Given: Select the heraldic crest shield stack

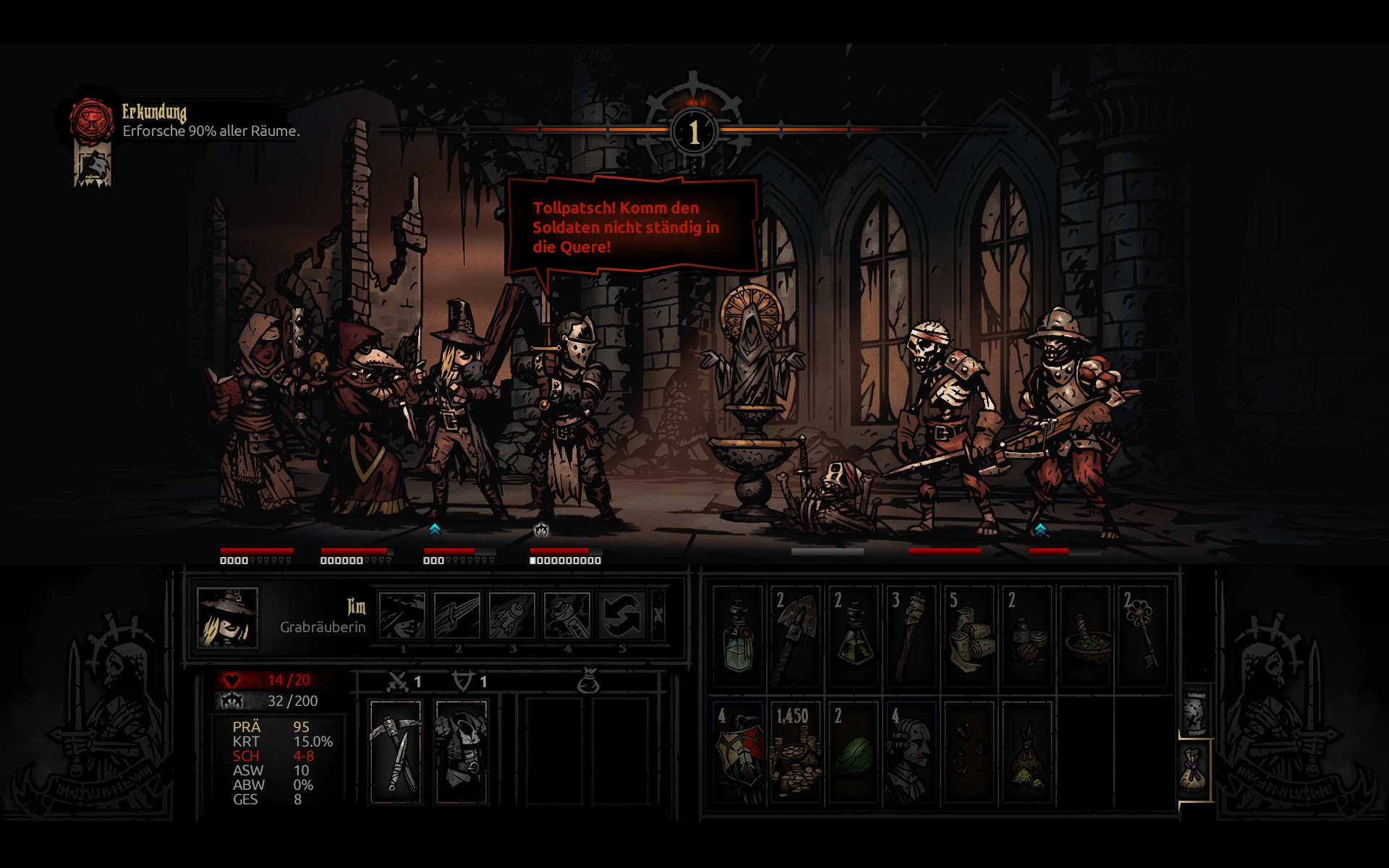Looking at the screenshot, I should point(738,752).
